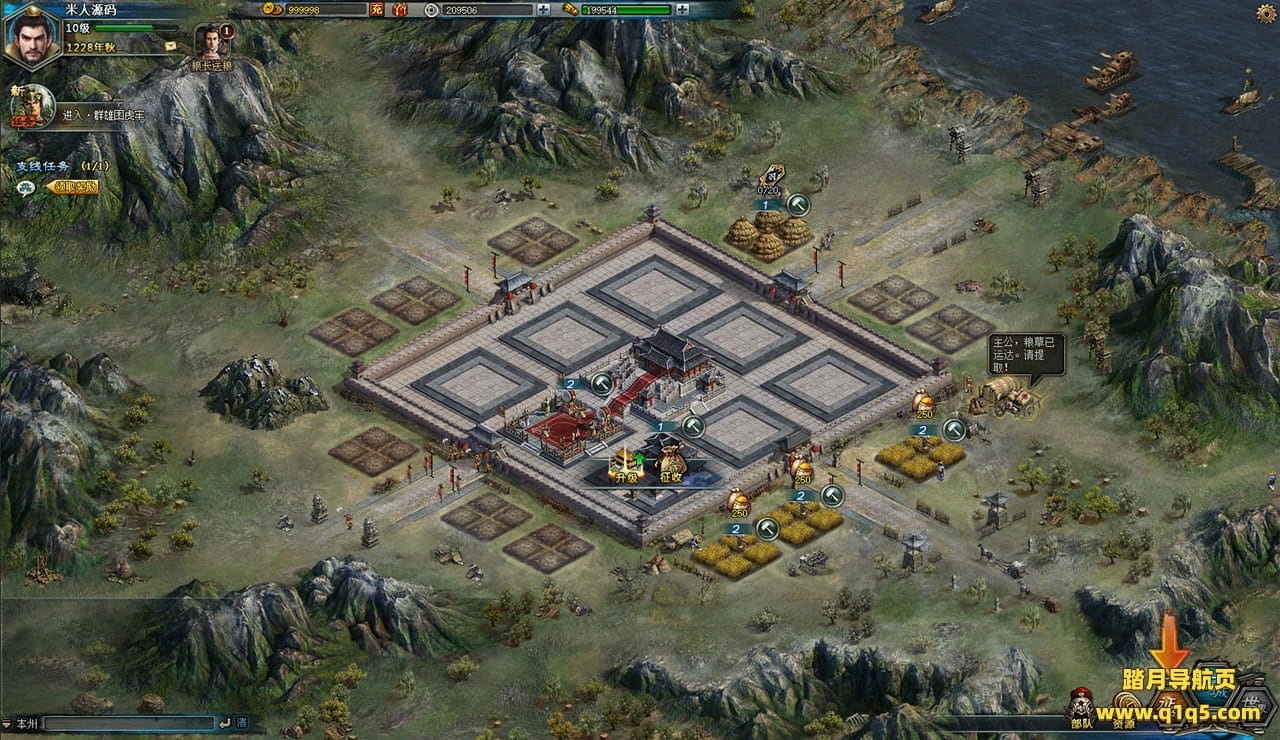Open the 粮长运粮 advisor portrait
Image resolution: width=1280 pixels, height=740 pixels.
[211, 42]
